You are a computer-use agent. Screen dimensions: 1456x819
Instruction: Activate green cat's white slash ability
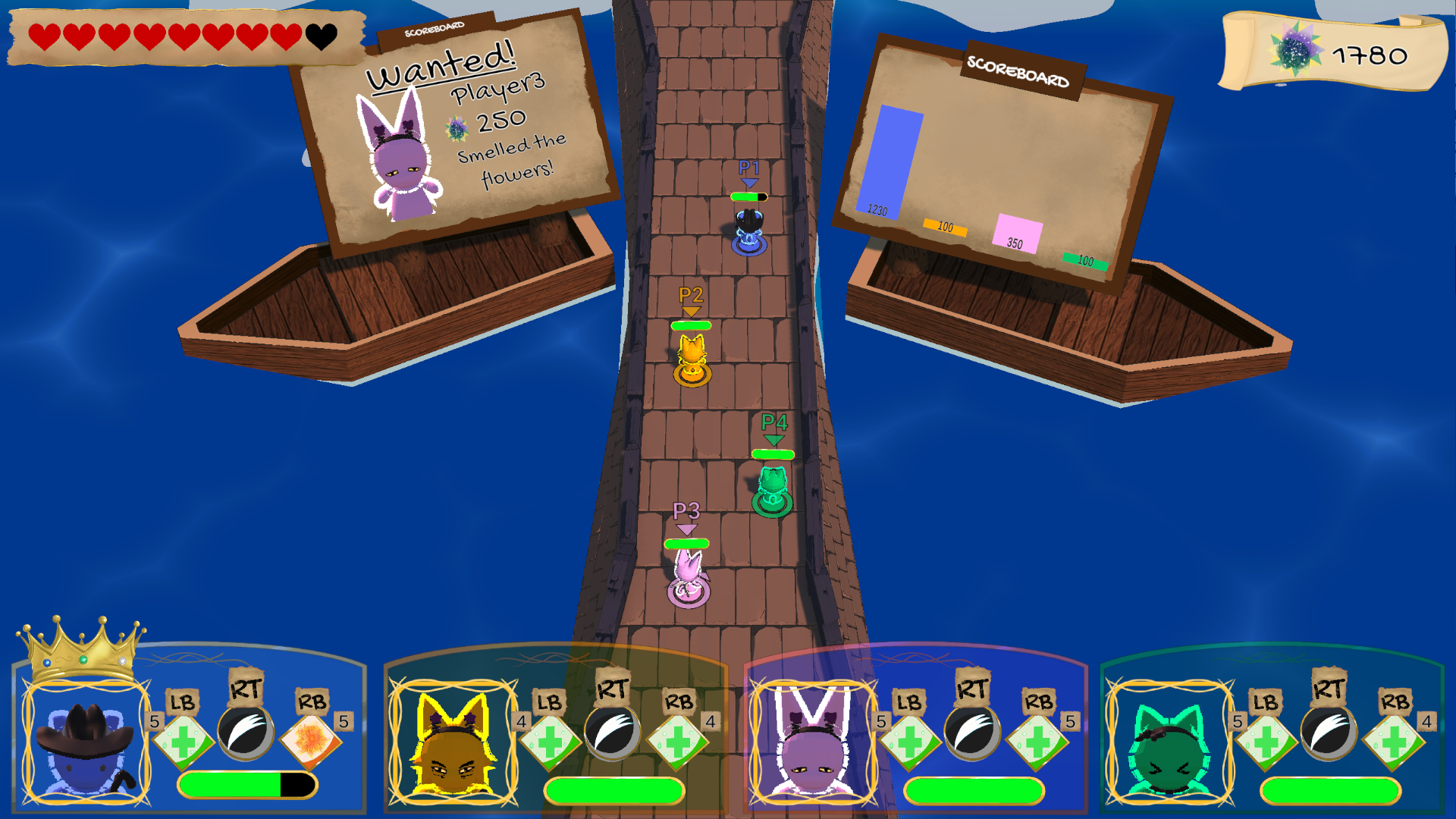[1328, 733]
